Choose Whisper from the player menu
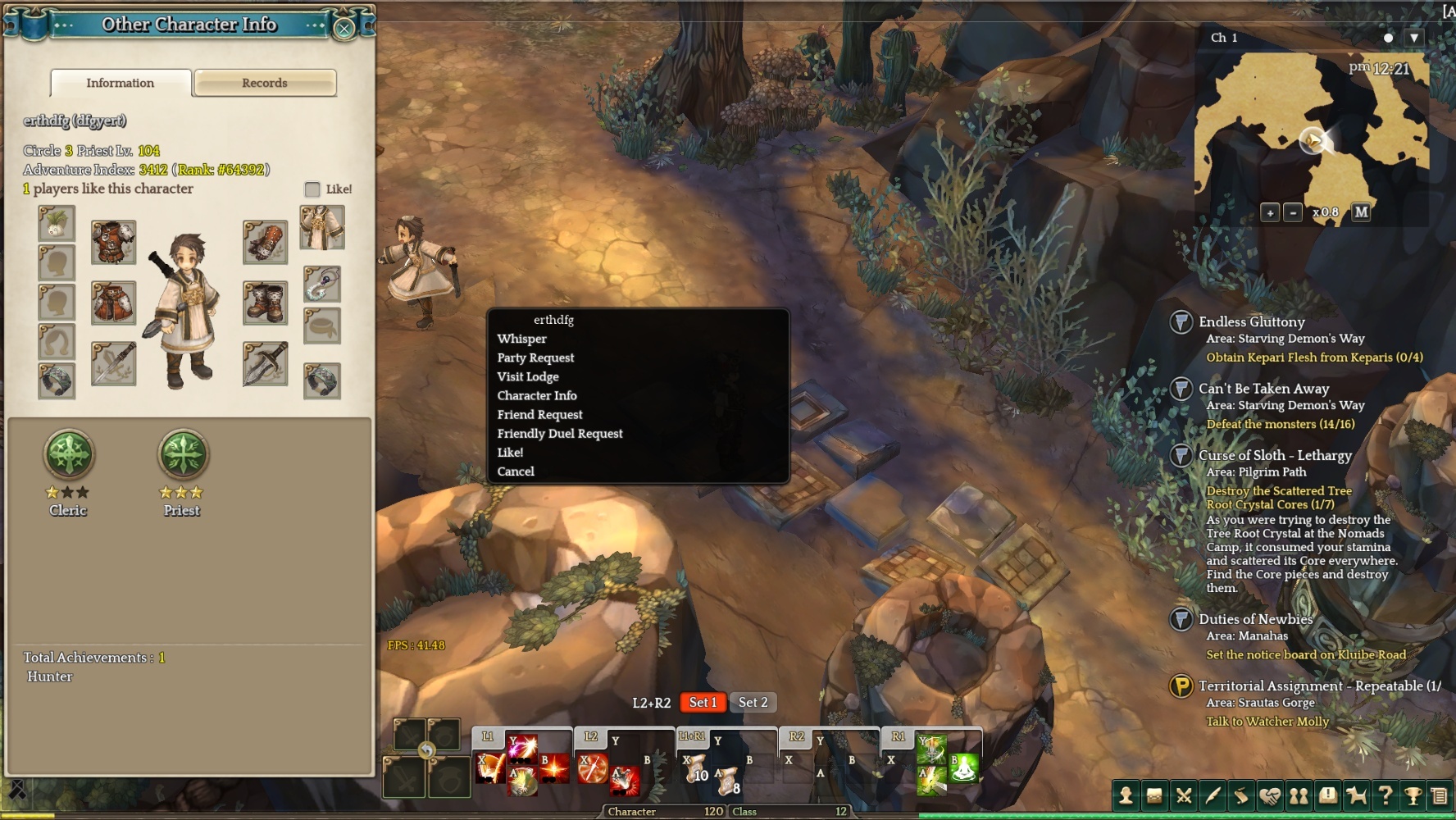 [521, 339]
